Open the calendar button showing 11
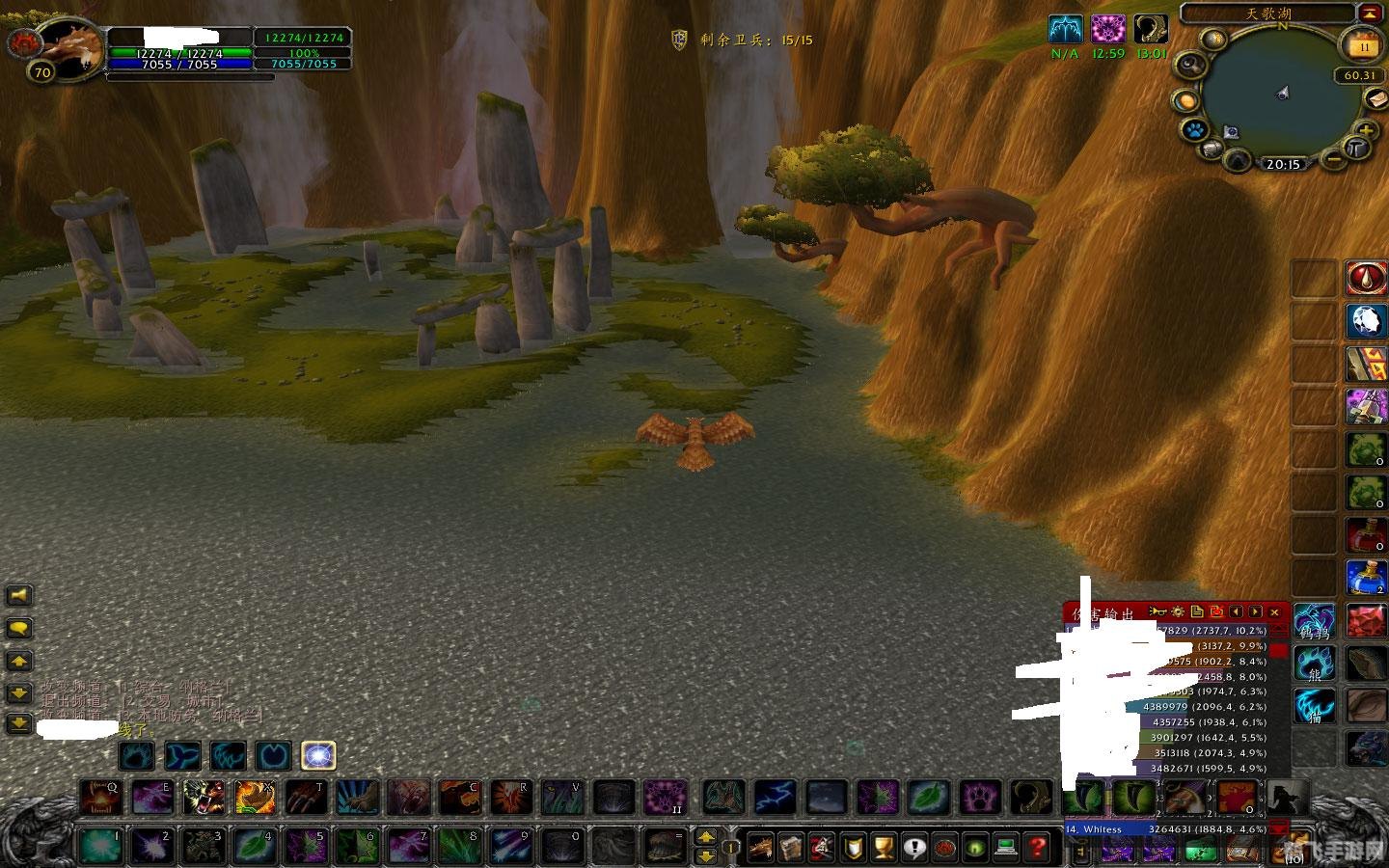 [1364, 45]
